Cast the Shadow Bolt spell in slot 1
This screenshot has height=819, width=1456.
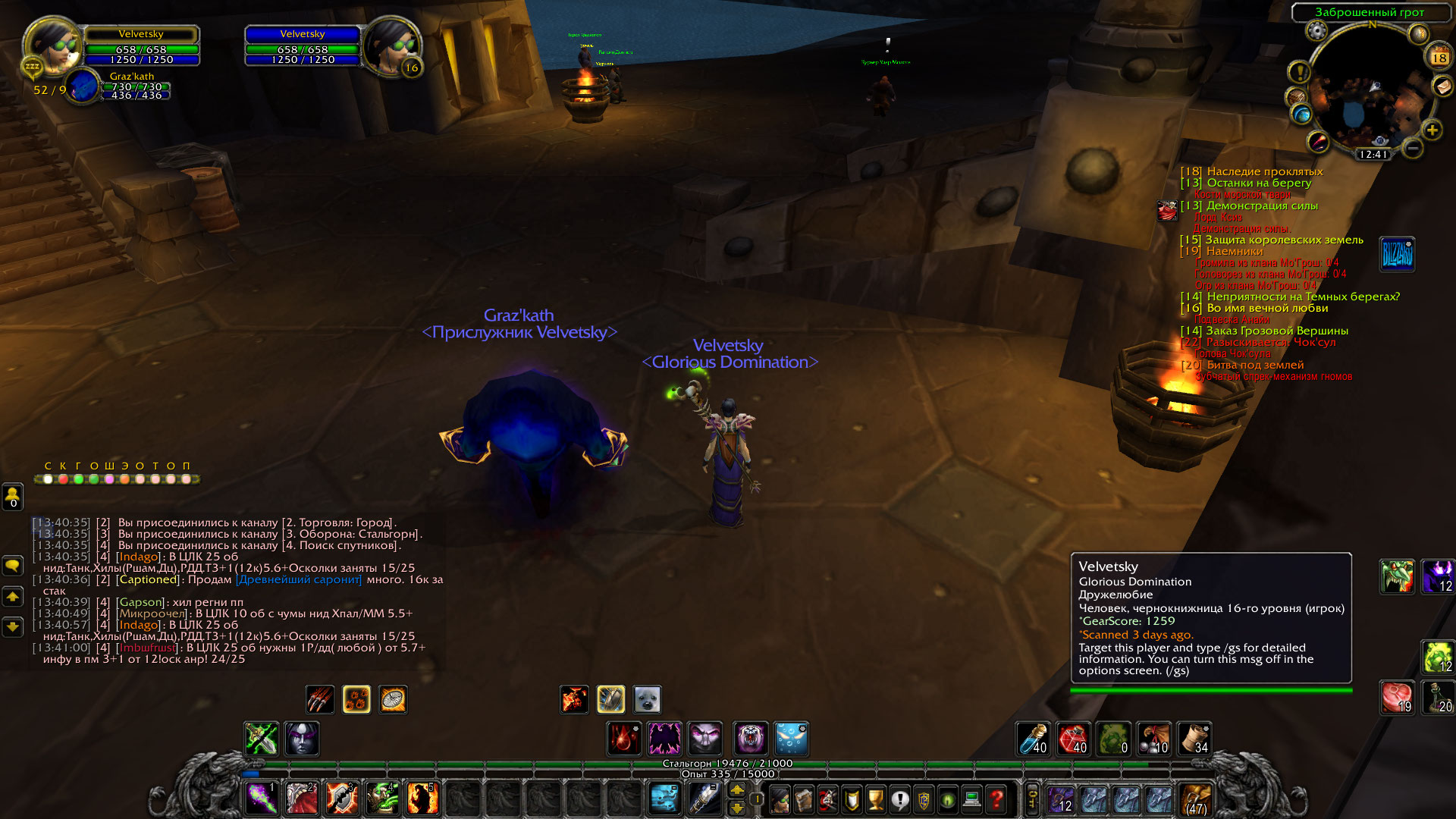click(262, 799)
